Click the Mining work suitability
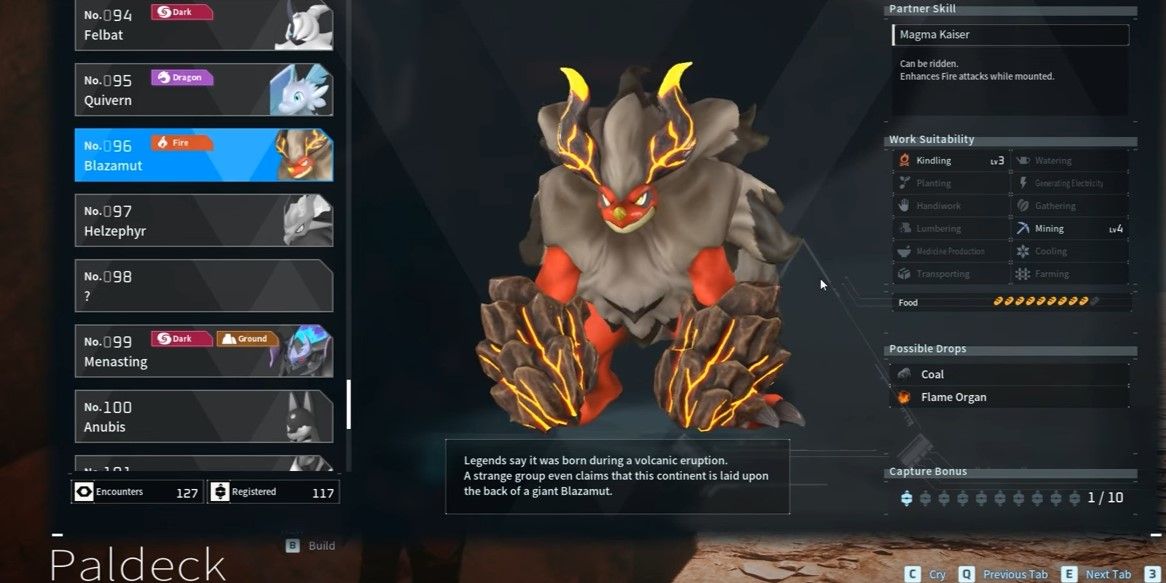 pyautogui.click(x=1069, y=228)
